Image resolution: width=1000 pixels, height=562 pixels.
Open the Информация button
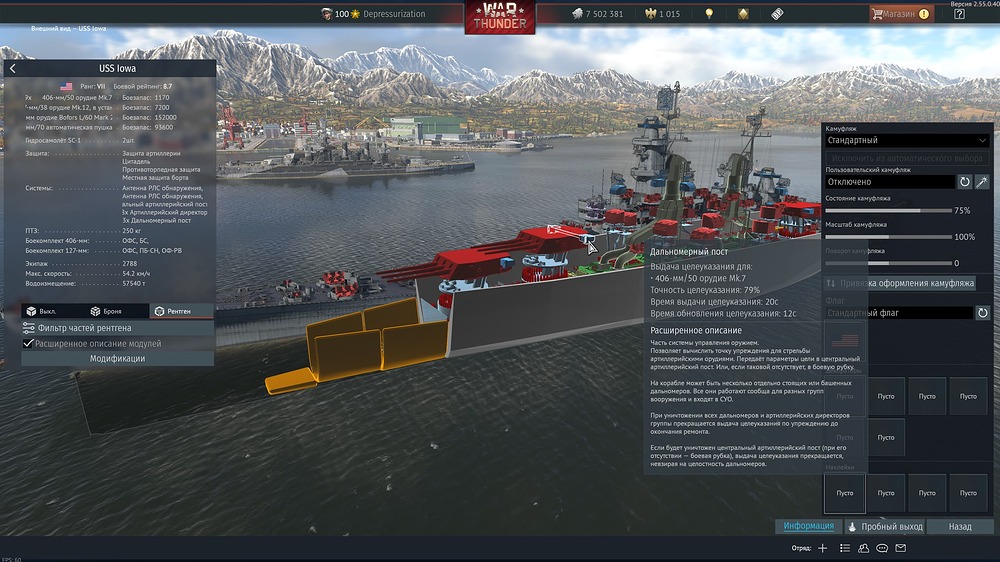coord(808,526)
